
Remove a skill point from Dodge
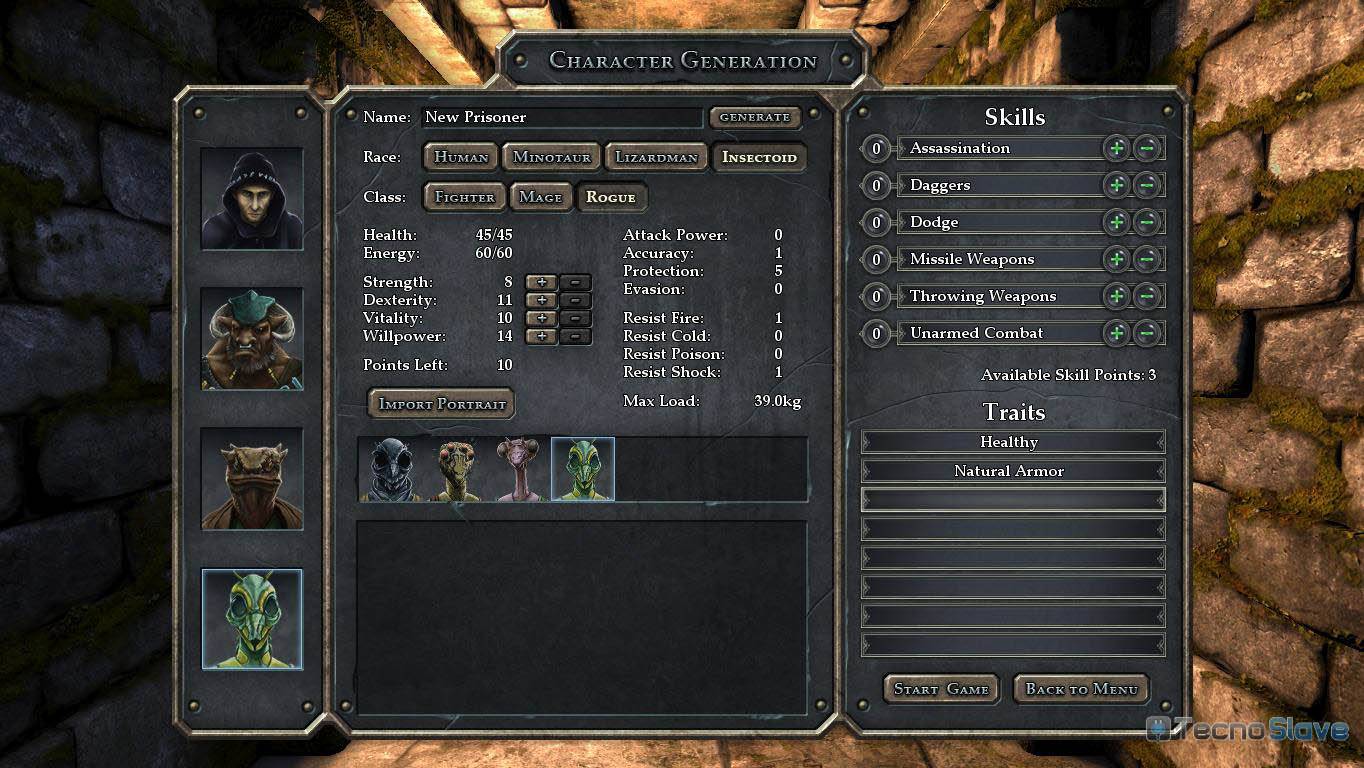[1147, 222]
